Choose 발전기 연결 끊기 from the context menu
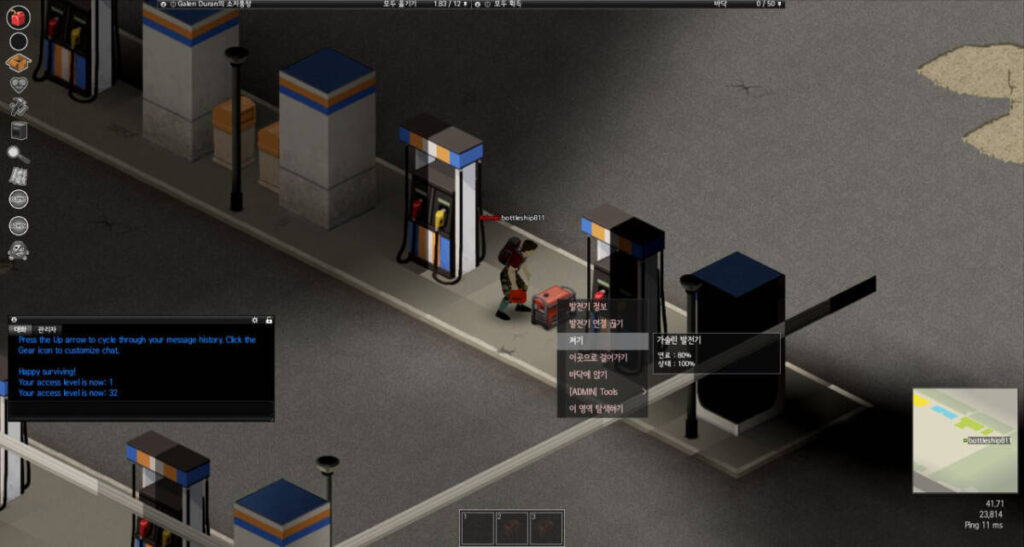Image resolution: width=1024 pixels, height=547 pixels. pyautogui.click(x=595, y=323)
